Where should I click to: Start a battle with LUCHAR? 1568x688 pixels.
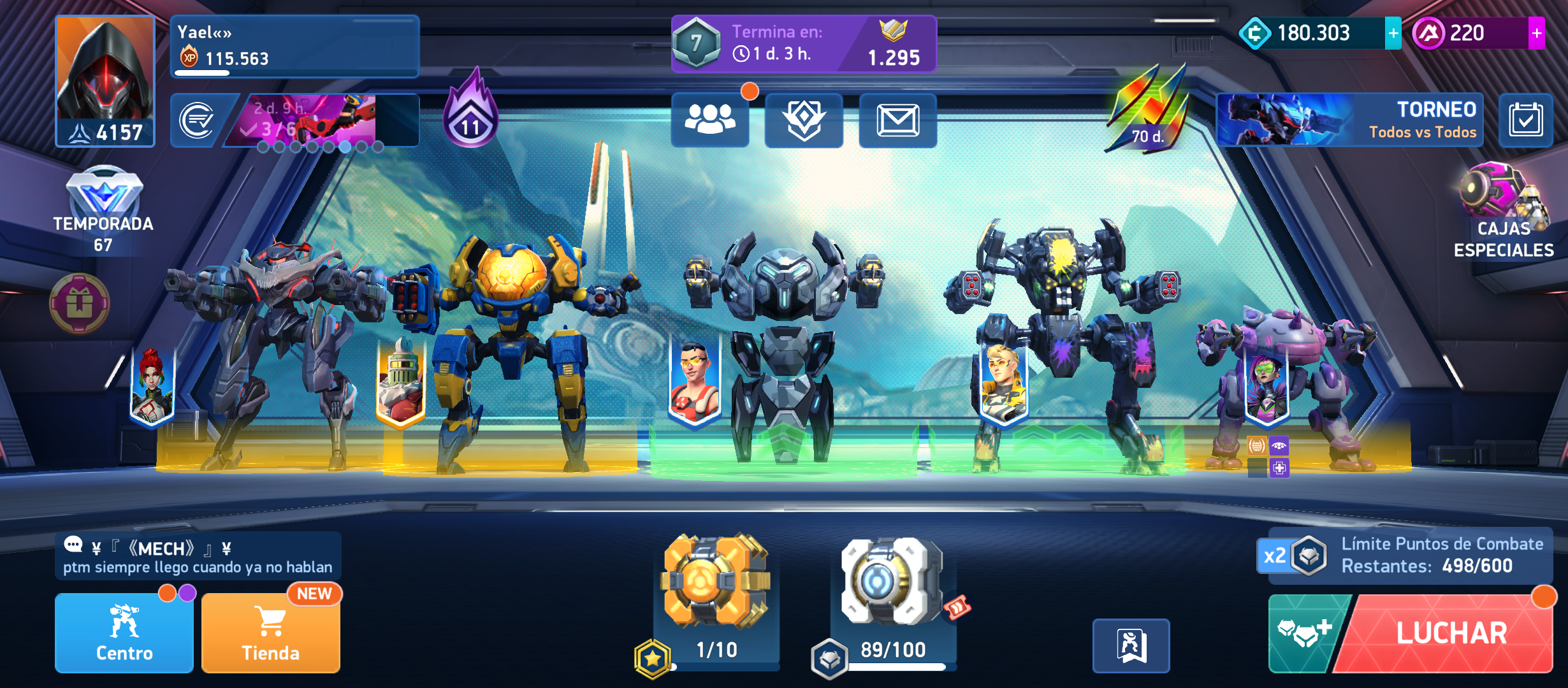(x=1451, y=633)
